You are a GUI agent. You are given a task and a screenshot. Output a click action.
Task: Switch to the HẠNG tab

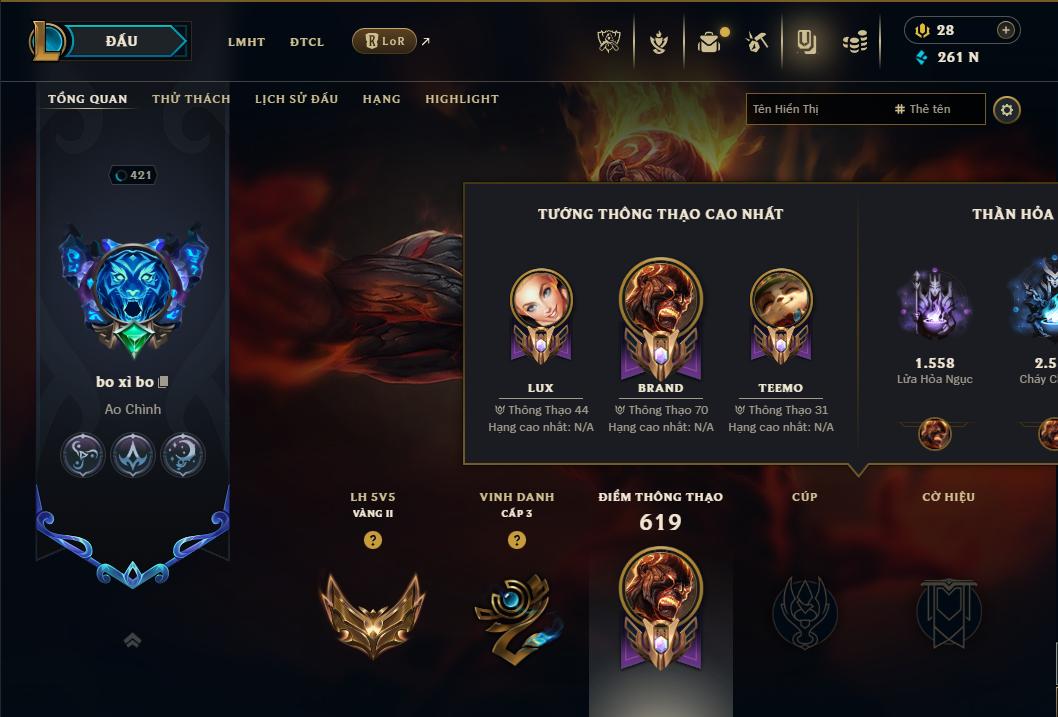381,99
